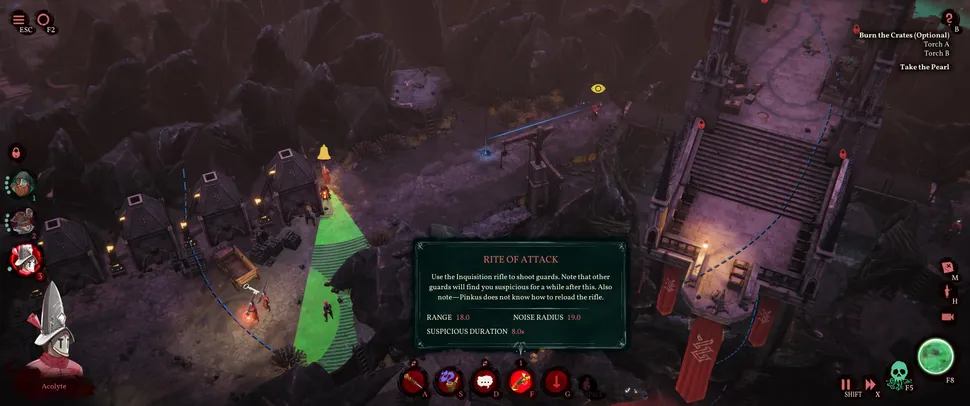Image resolution: width=970 pixels, height=406 pixels.
Task: Open the question mark help icon
Action: (x=950, y=18)
